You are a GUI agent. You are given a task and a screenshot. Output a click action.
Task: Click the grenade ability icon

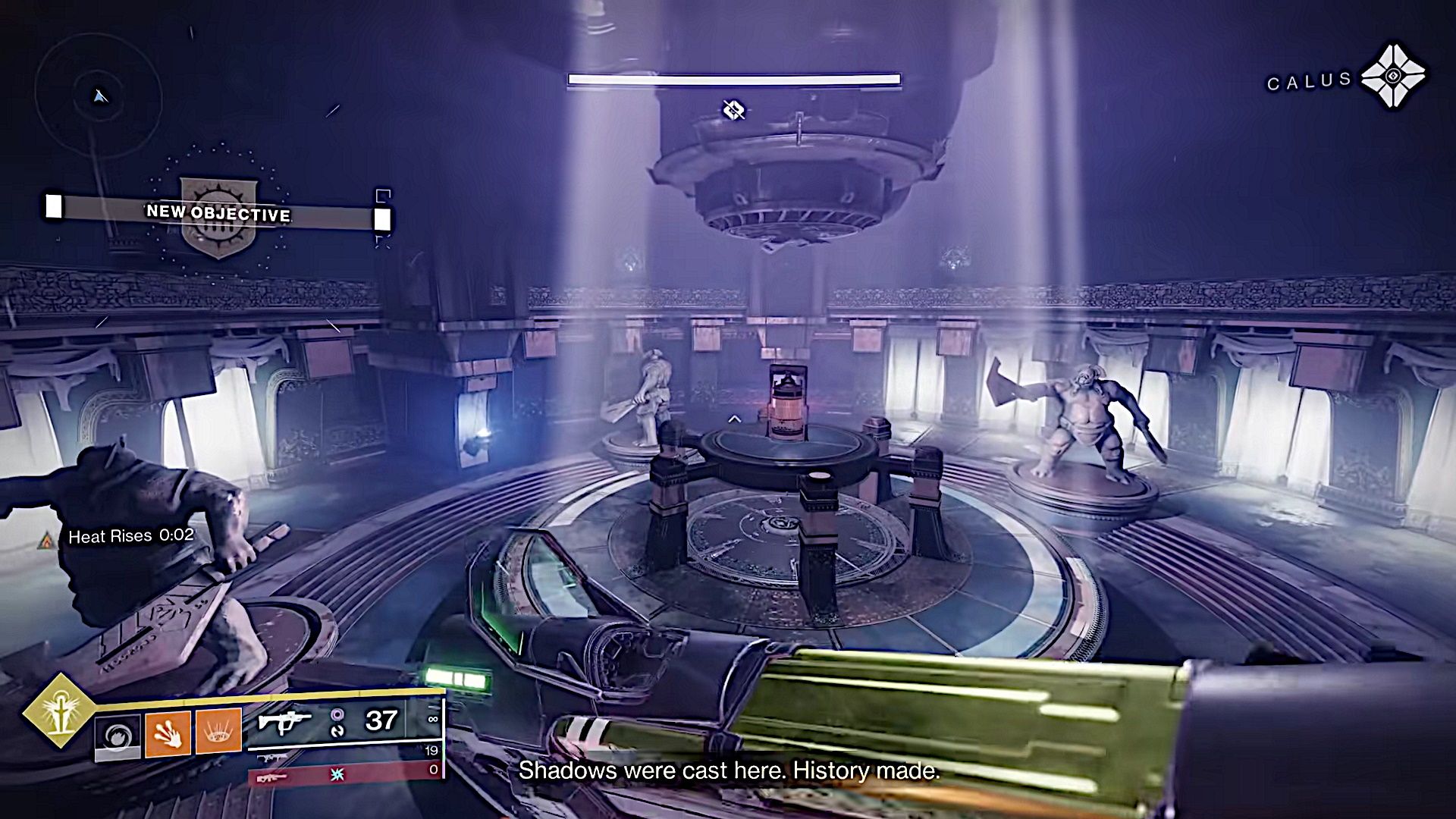coord(118,733)
